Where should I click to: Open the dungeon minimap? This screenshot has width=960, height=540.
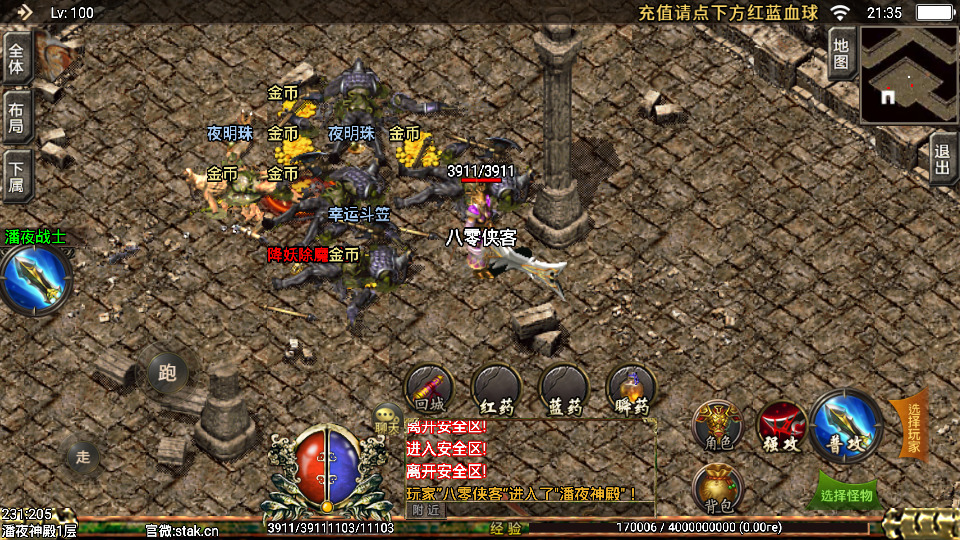[x=908, y=74]
